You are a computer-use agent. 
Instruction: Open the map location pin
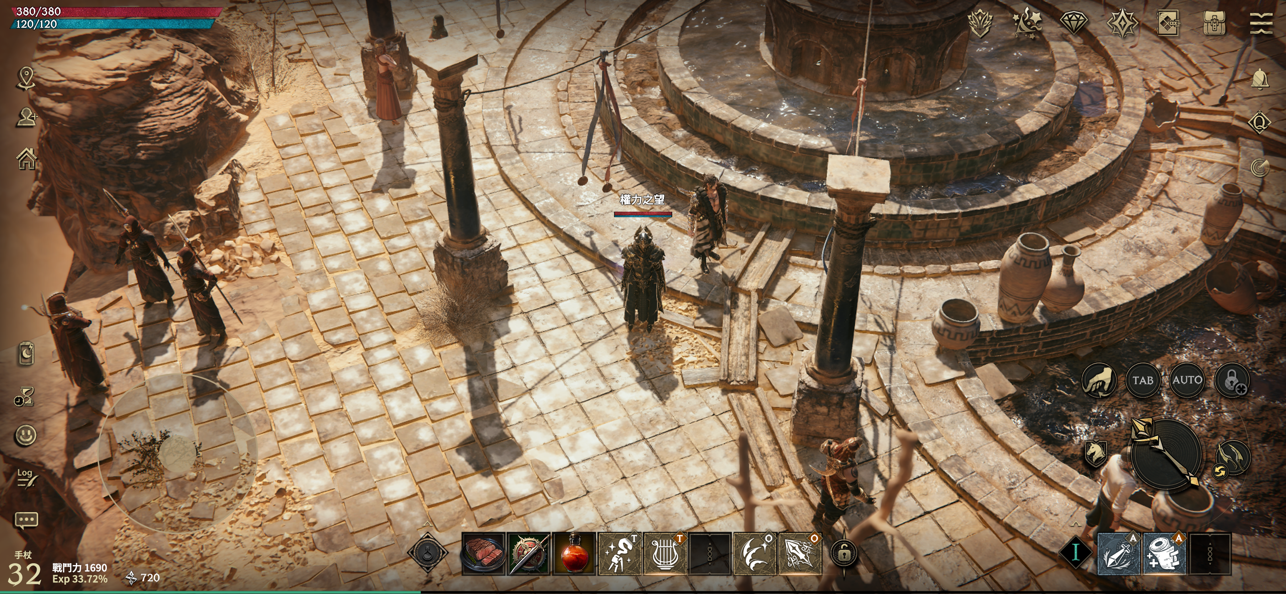[26, 78]
